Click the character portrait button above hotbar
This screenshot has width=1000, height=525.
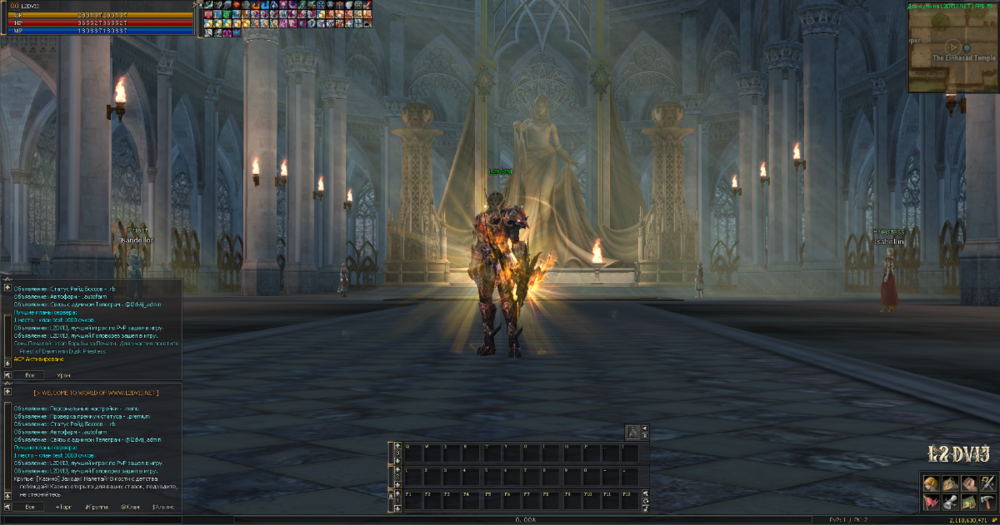632,431
